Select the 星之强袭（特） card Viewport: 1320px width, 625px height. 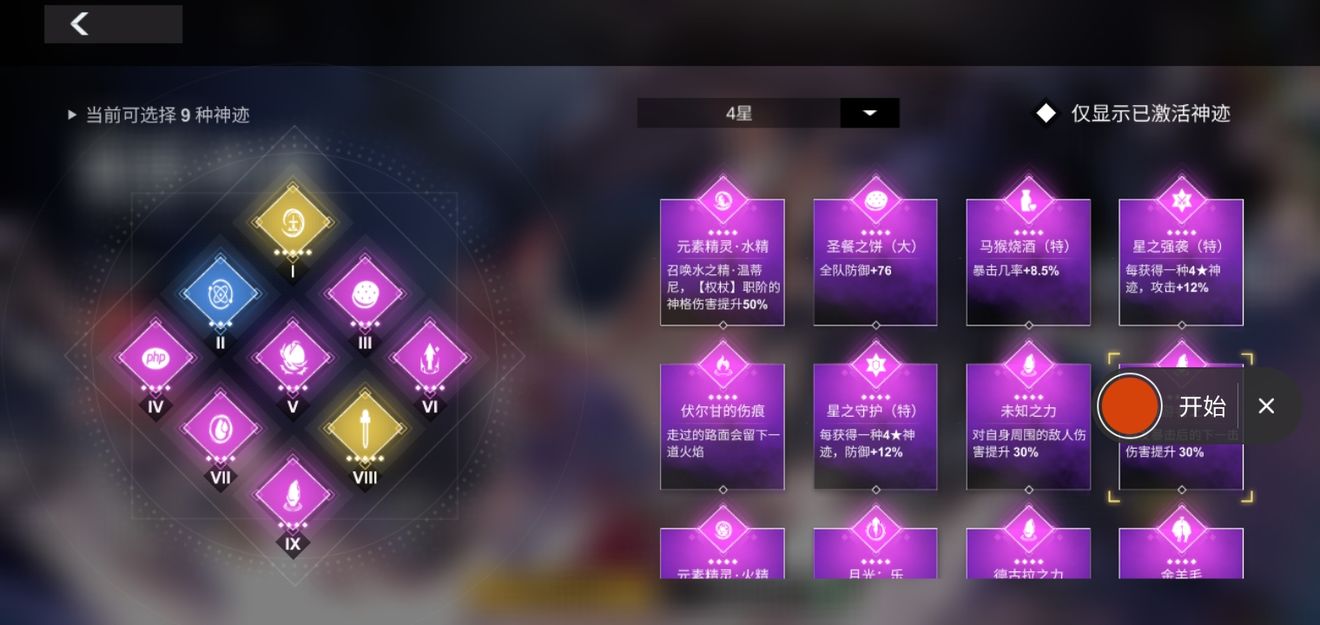(1181, 262)
